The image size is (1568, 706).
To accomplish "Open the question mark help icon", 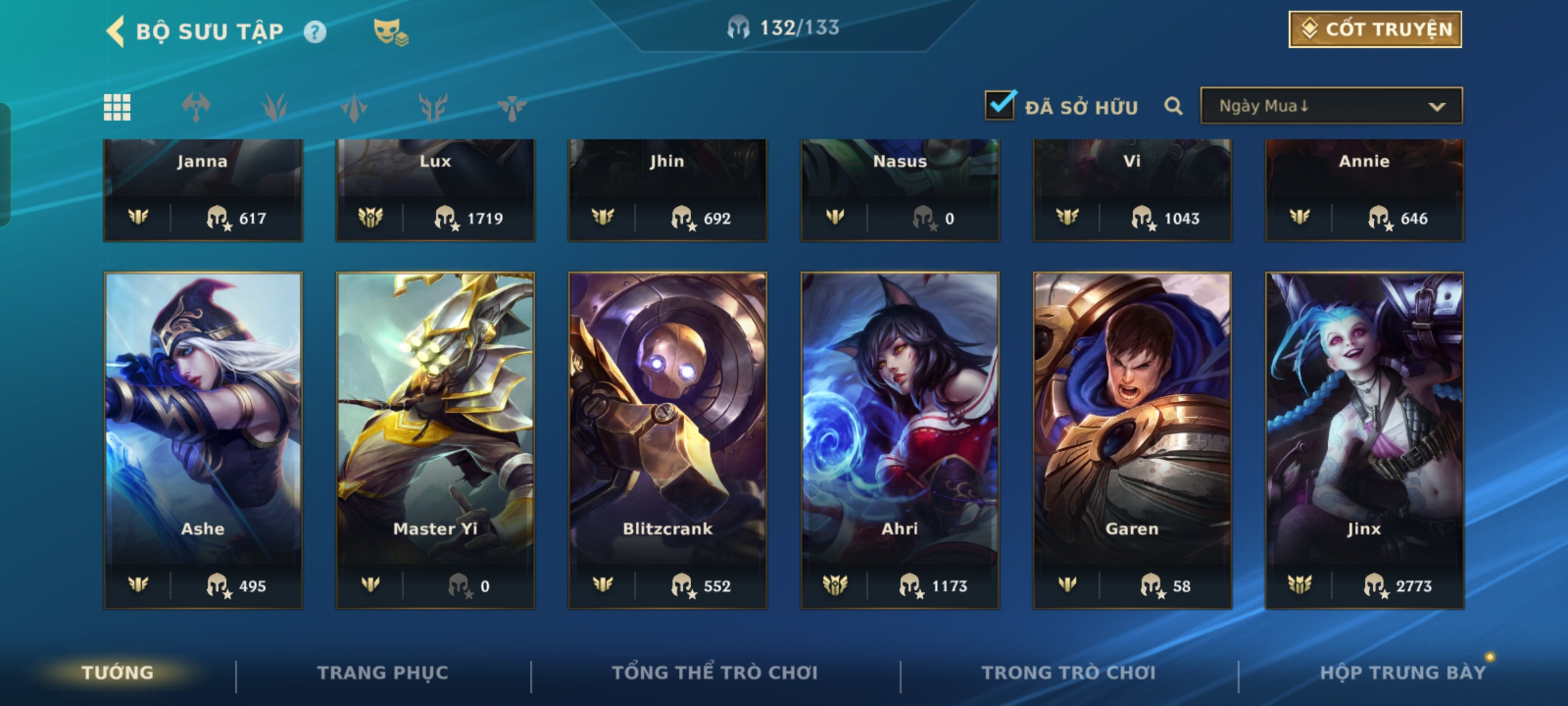I will 315,32.
